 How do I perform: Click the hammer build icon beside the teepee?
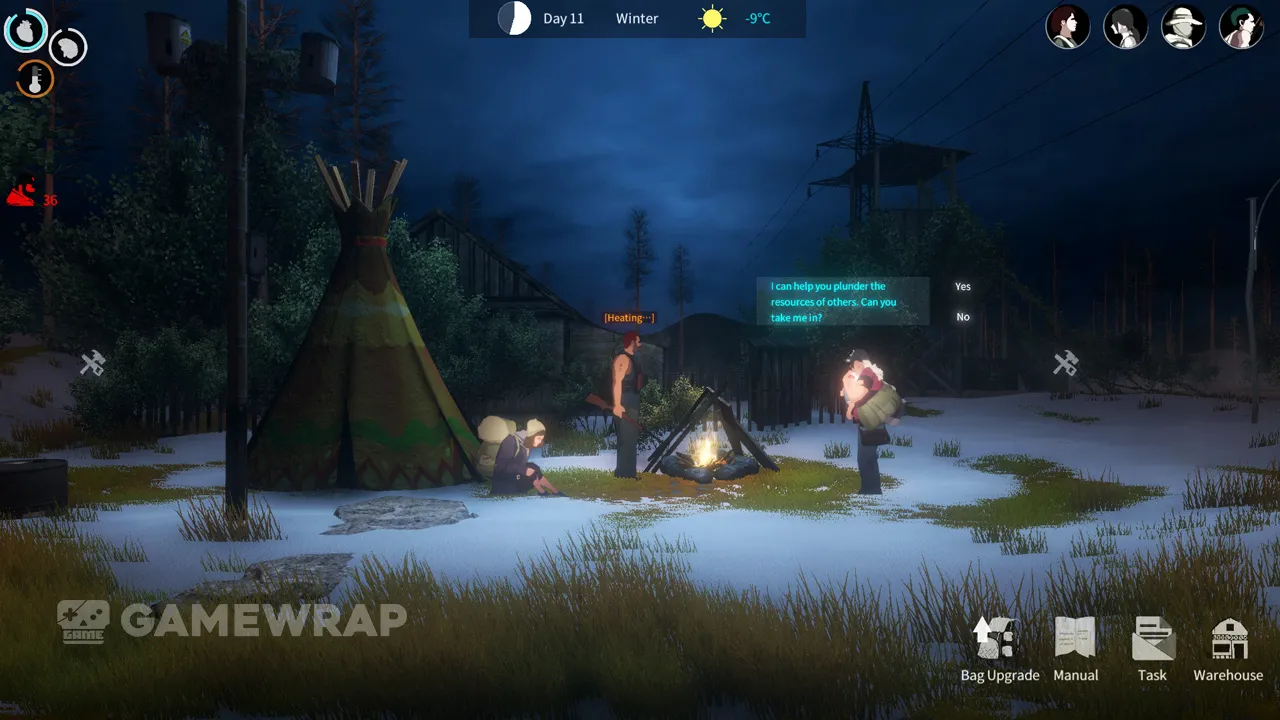click(93, 362)
